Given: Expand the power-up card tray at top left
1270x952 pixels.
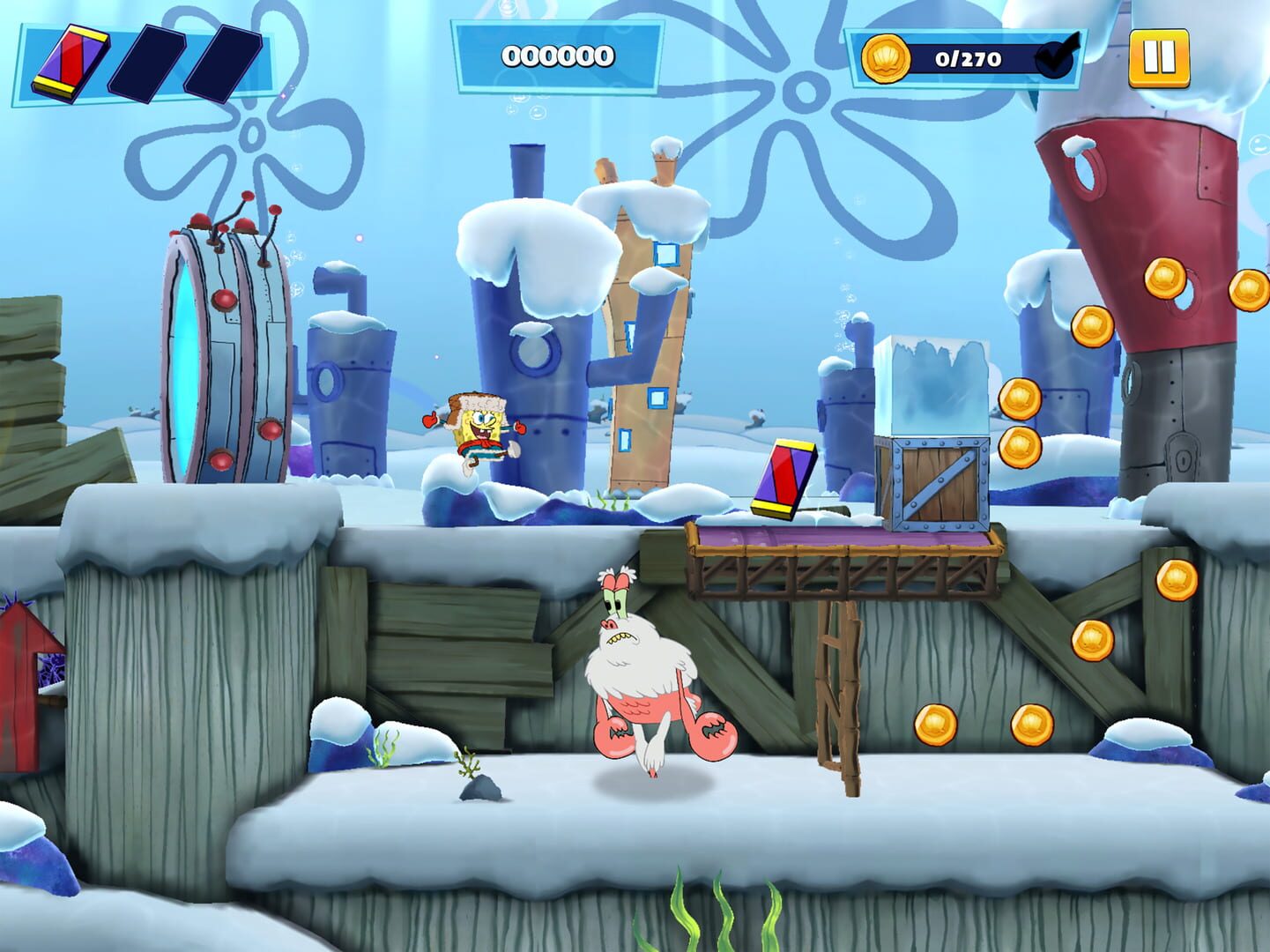Looking at the screenshot, I should click(x=141, y=60).
